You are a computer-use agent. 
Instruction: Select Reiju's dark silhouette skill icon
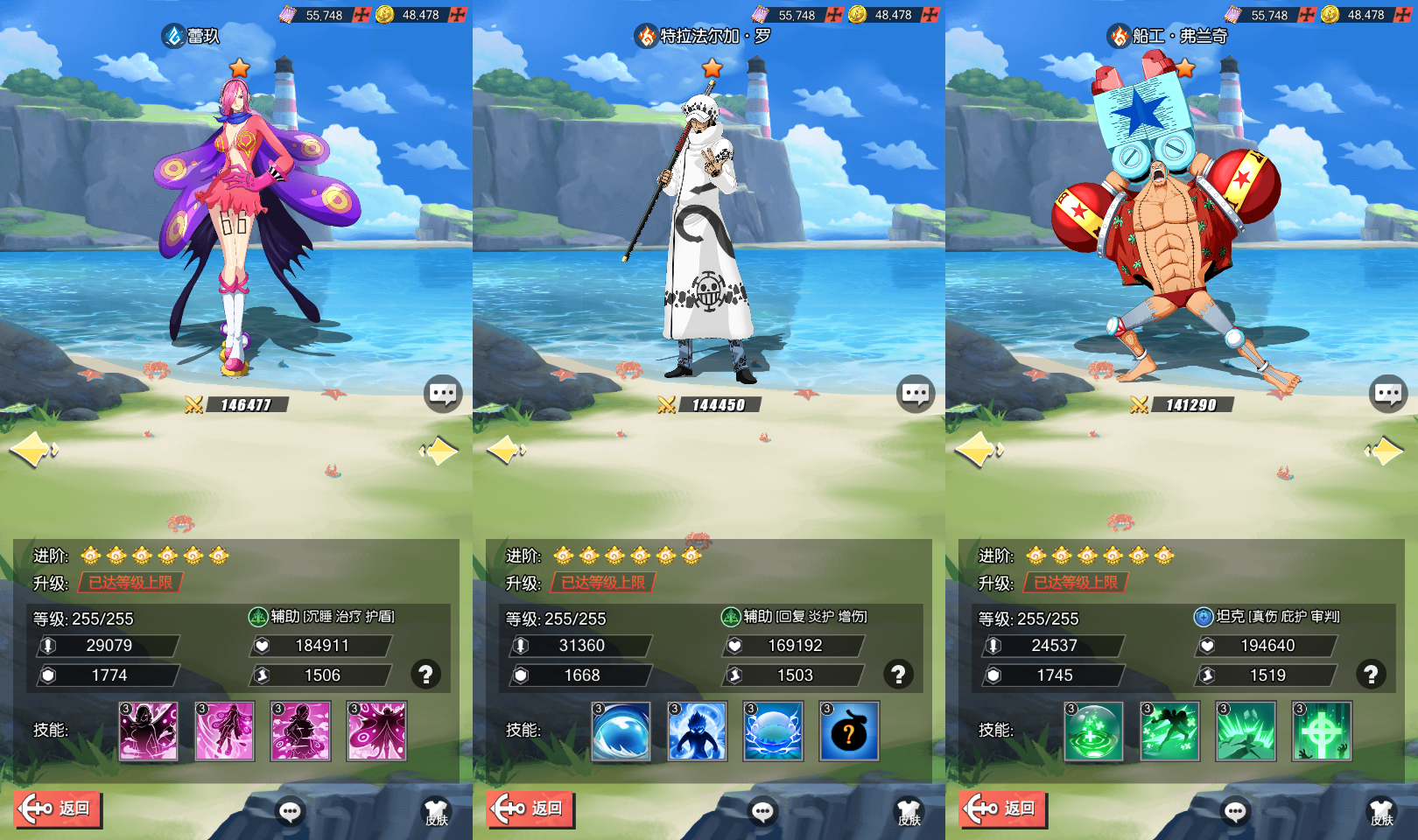click(x=148, y=731)
